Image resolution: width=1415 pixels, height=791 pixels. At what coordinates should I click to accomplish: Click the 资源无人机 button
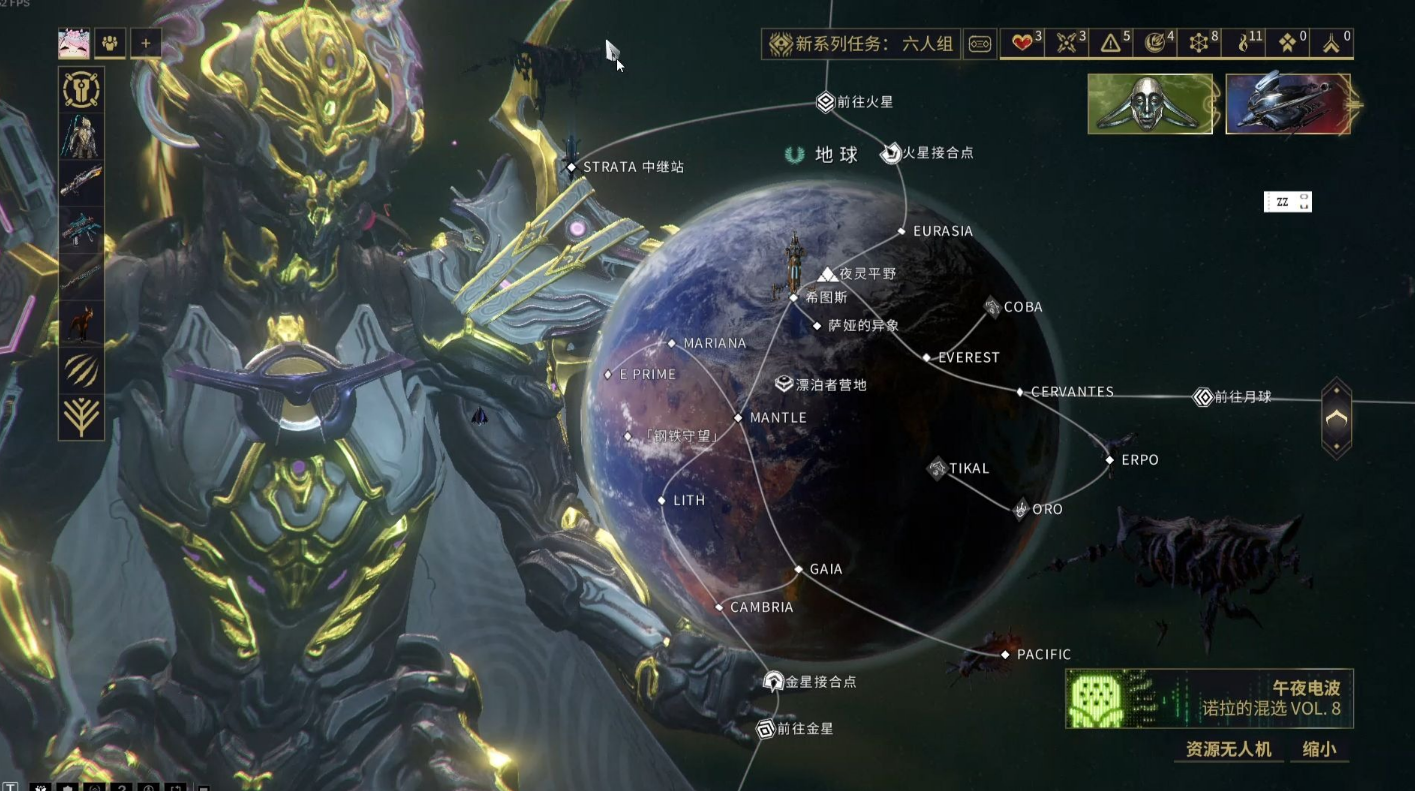1228,749
